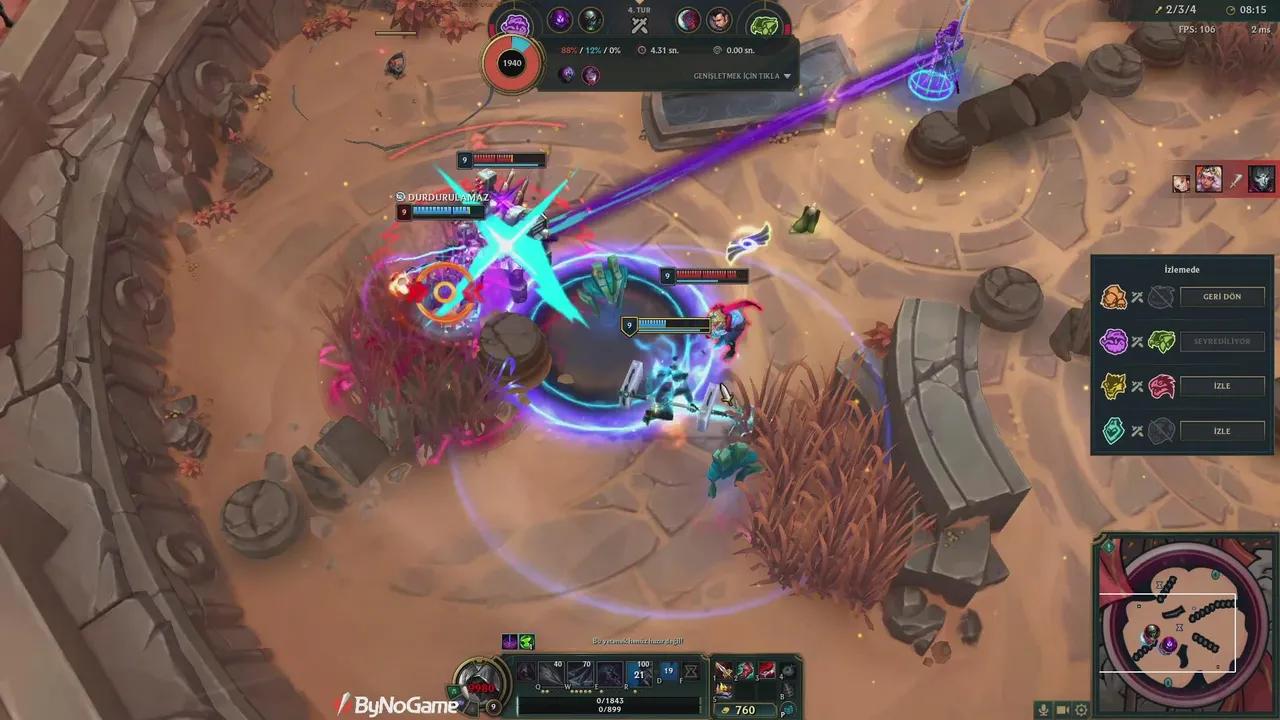Click the yellow wolf team icon in İzlemede panel

coord(1116,386)
